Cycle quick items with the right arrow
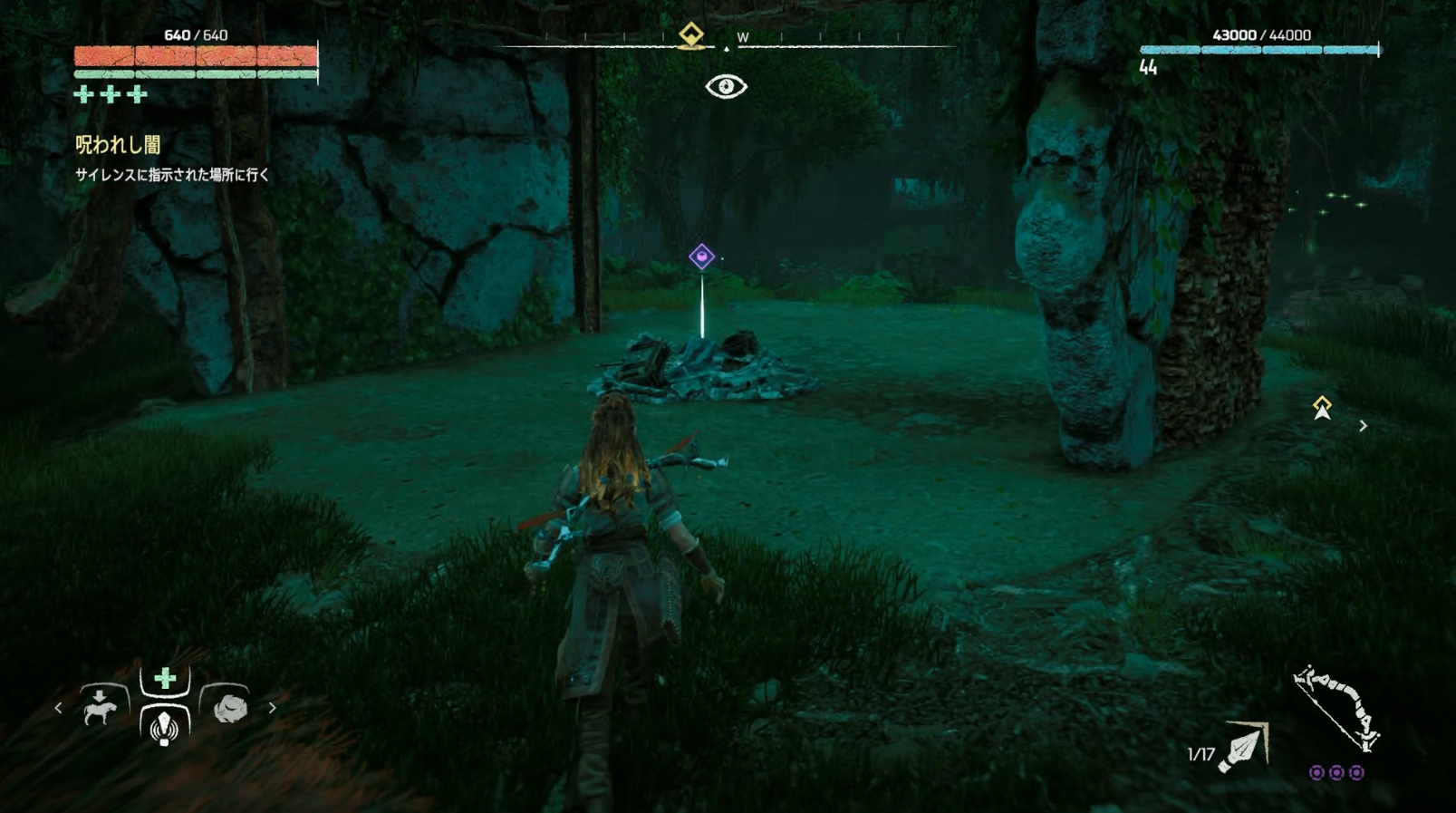Screen dimensions: 1456x813 [x=272, y=708]
